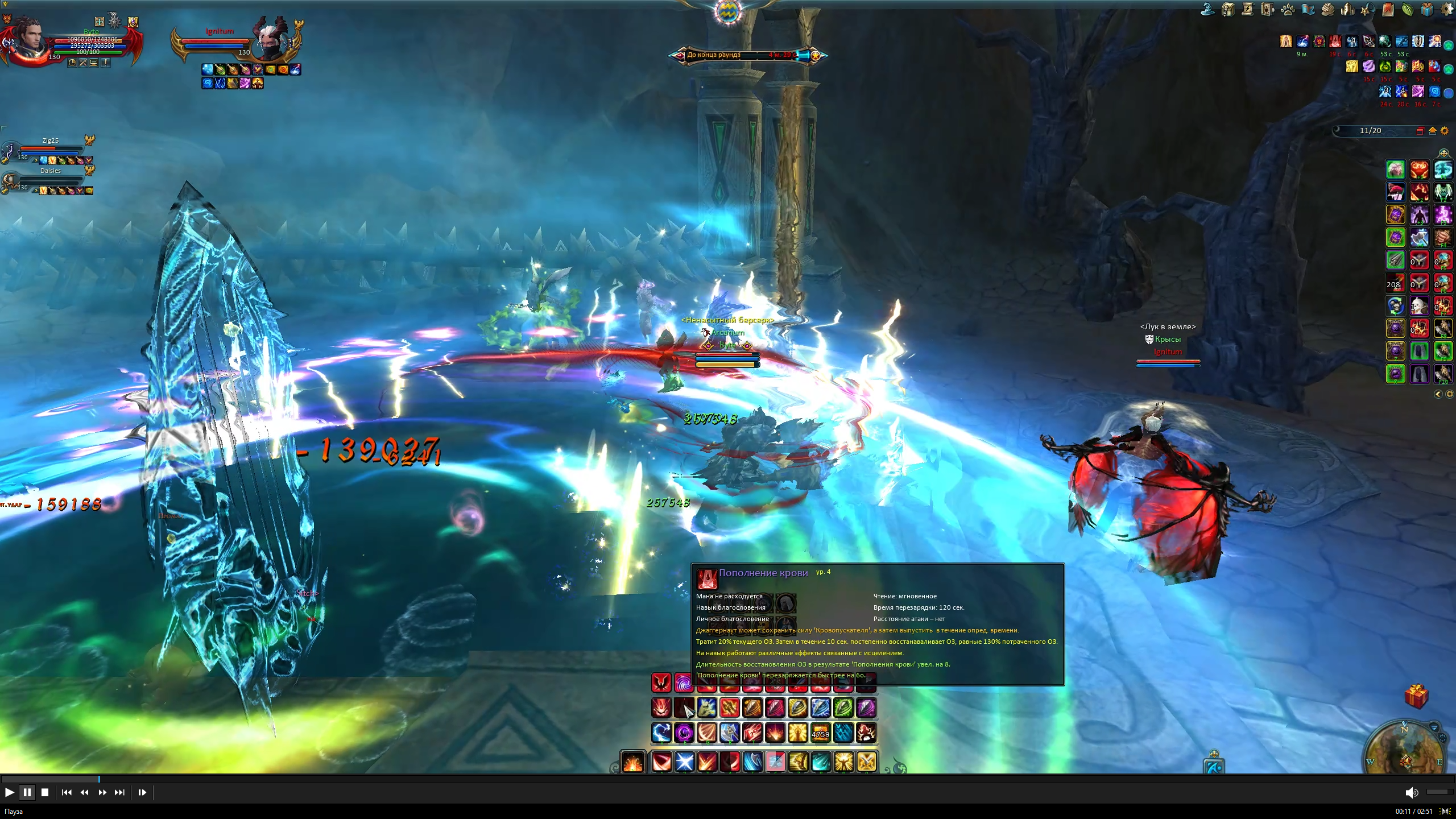Open the main gear settings icon
Image resolution: width=1456 pixels, height=819 pixels.
pos(1447,10)
